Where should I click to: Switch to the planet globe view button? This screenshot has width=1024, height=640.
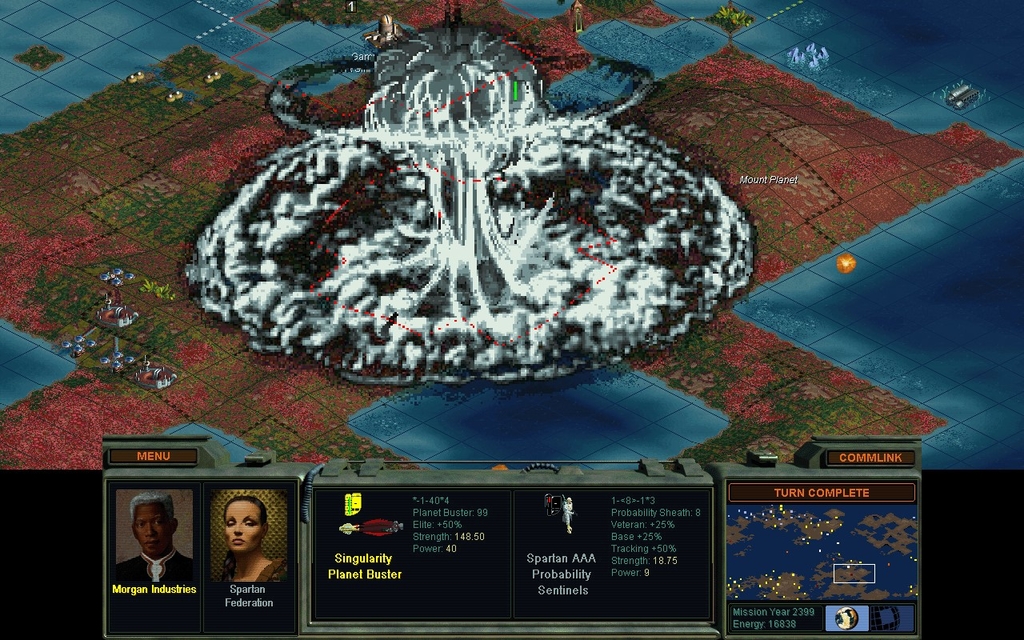click(x=846, y=617)
